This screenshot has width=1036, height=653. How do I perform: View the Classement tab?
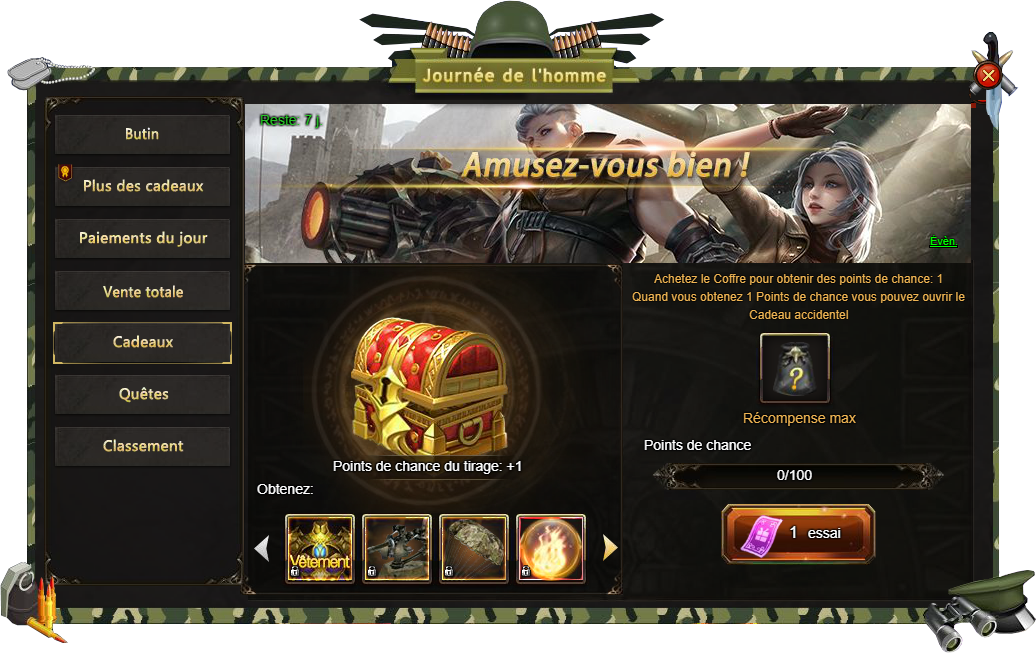pyautogui.click(x=142, y=446)
